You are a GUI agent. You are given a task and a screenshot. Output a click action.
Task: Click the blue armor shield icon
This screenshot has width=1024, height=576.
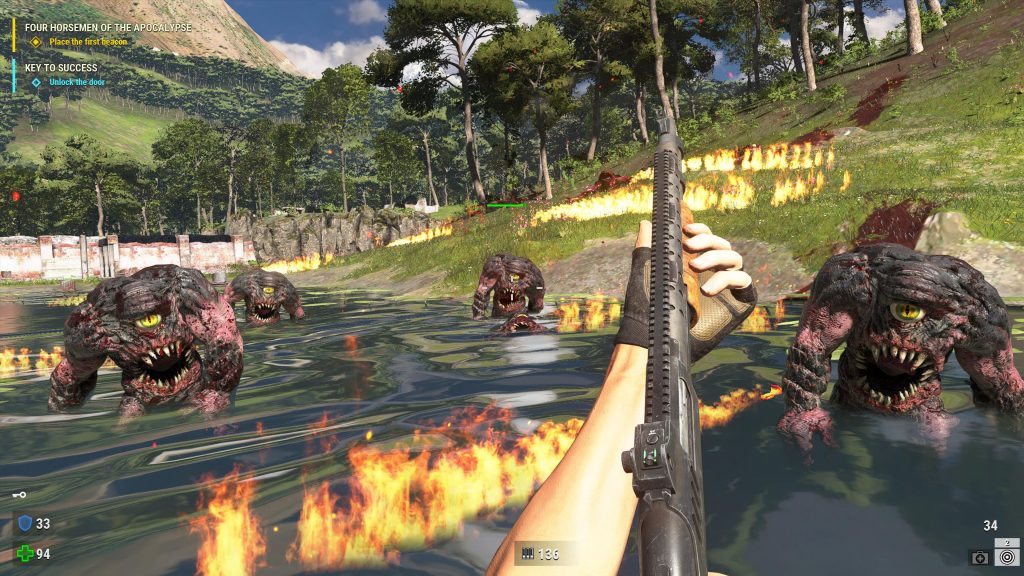point(25,523)
